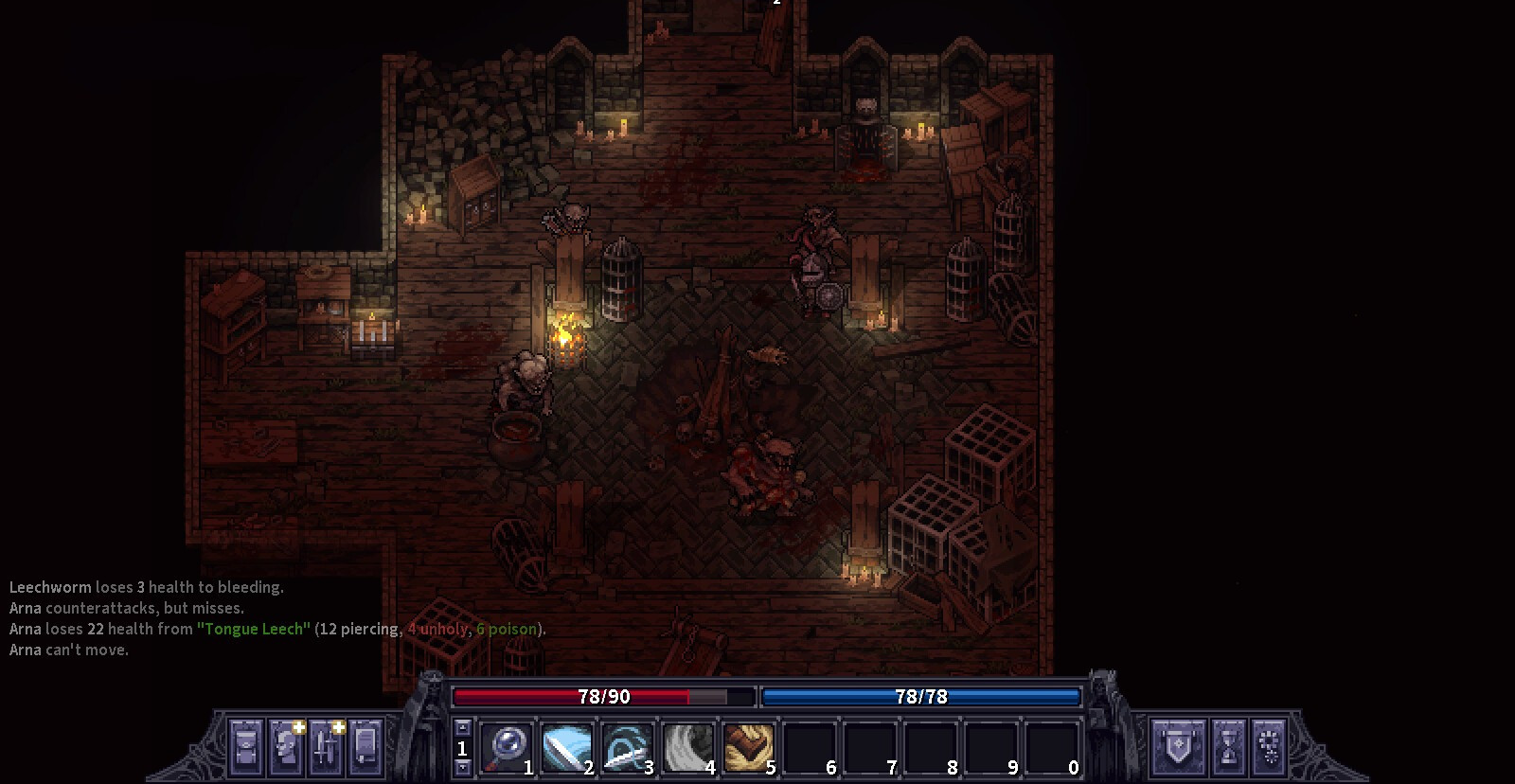Screen dimensions: 1515x784
Task: Switch to the previous hotbar page
Action: coord(462,727)
